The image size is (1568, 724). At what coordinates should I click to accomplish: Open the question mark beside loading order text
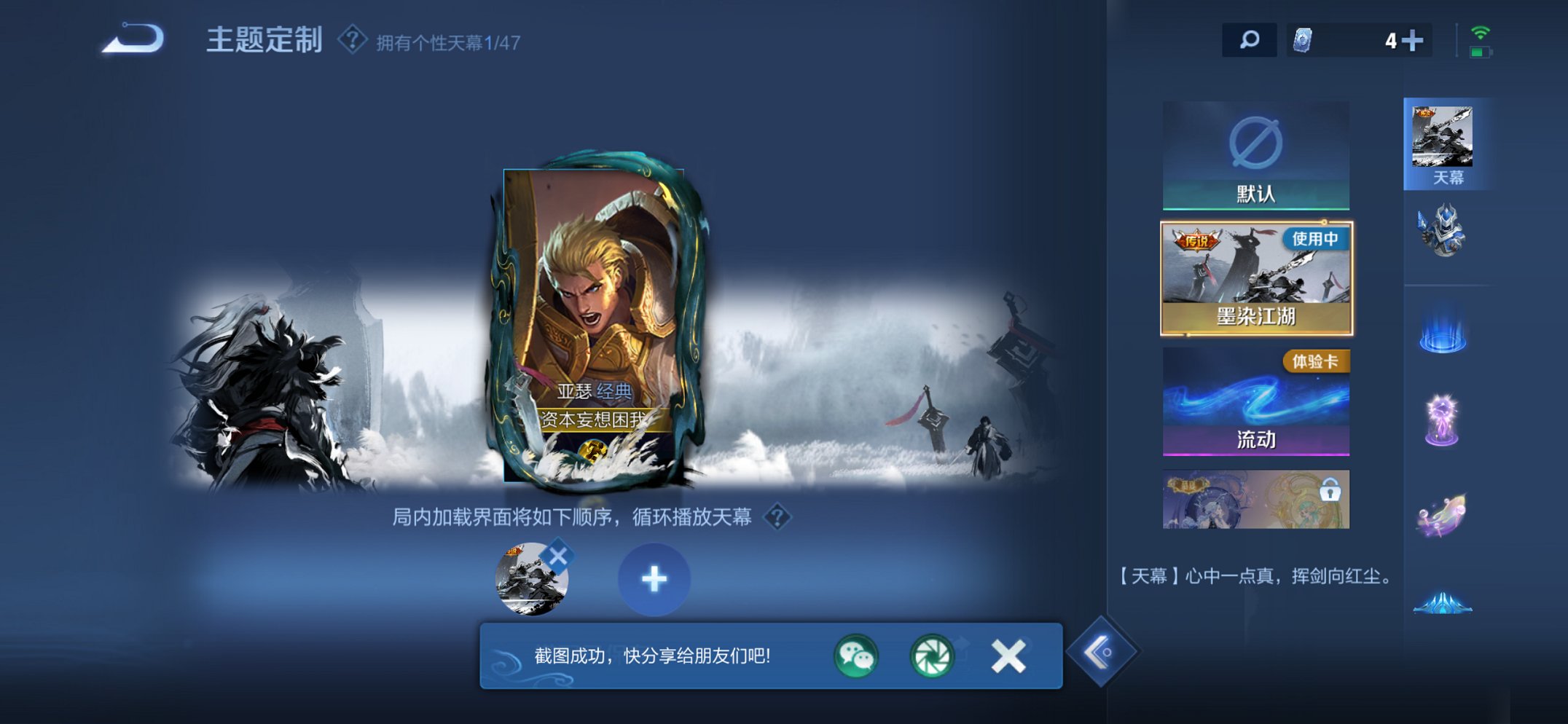777,517
